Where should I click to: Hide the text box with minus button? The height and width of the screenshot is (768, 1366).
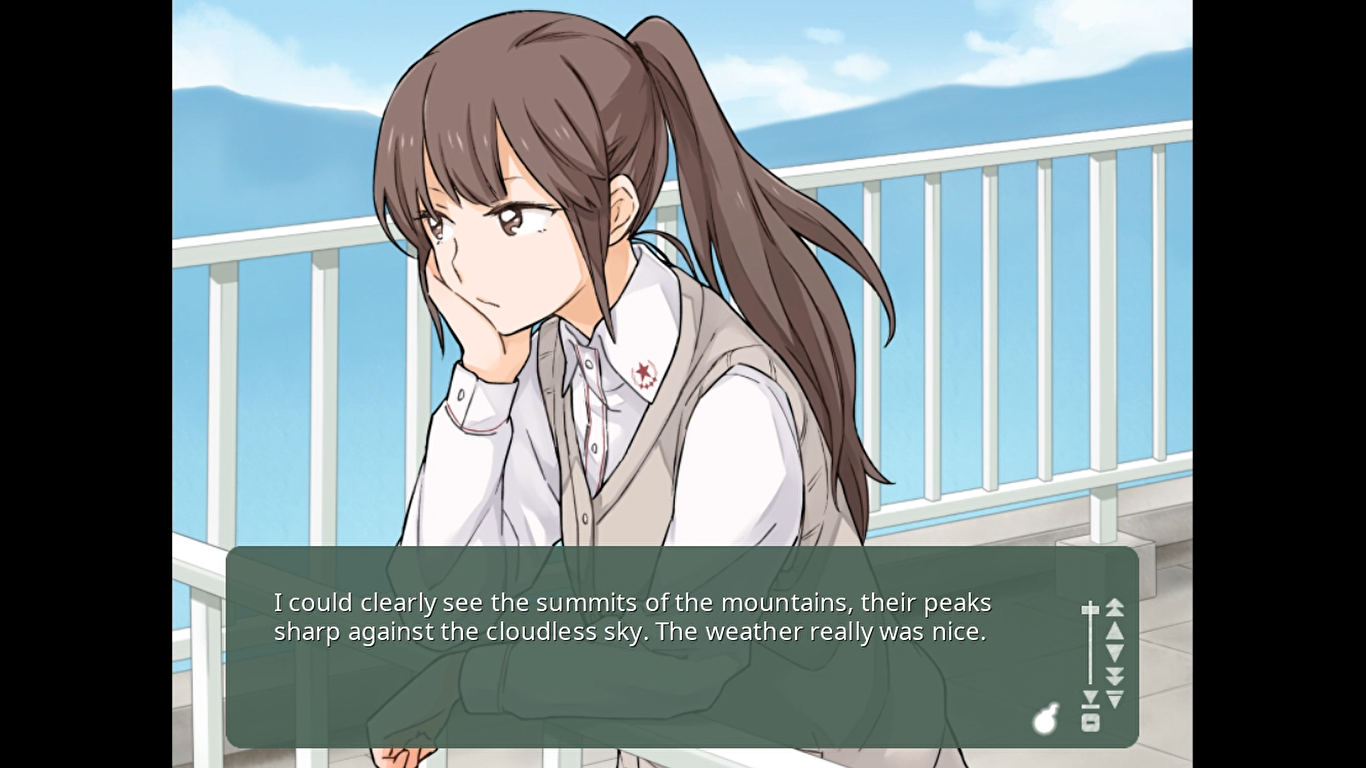[1090, 723]
